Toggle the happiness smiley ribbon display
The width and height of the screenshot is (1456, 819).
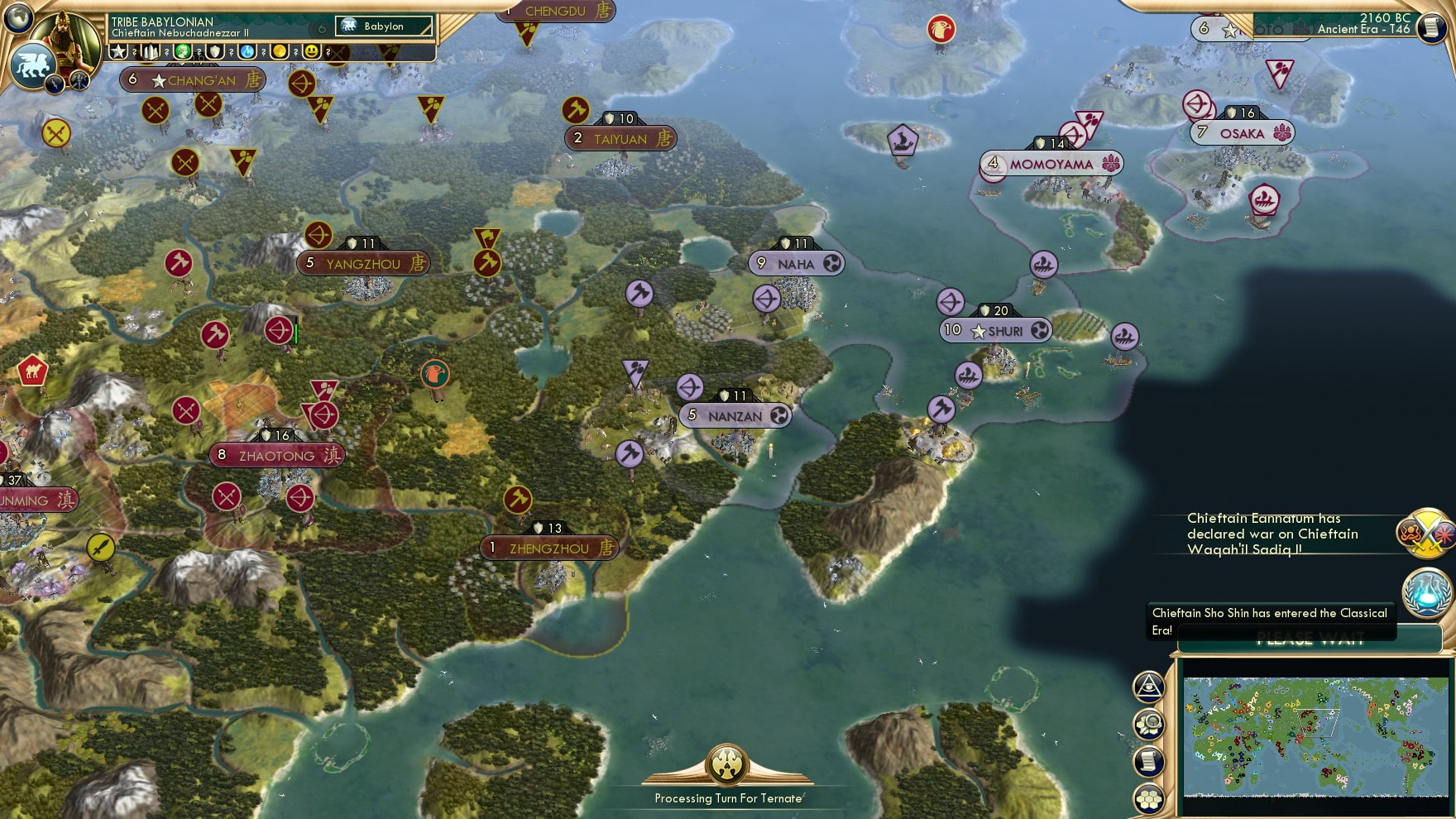point(313,51)
